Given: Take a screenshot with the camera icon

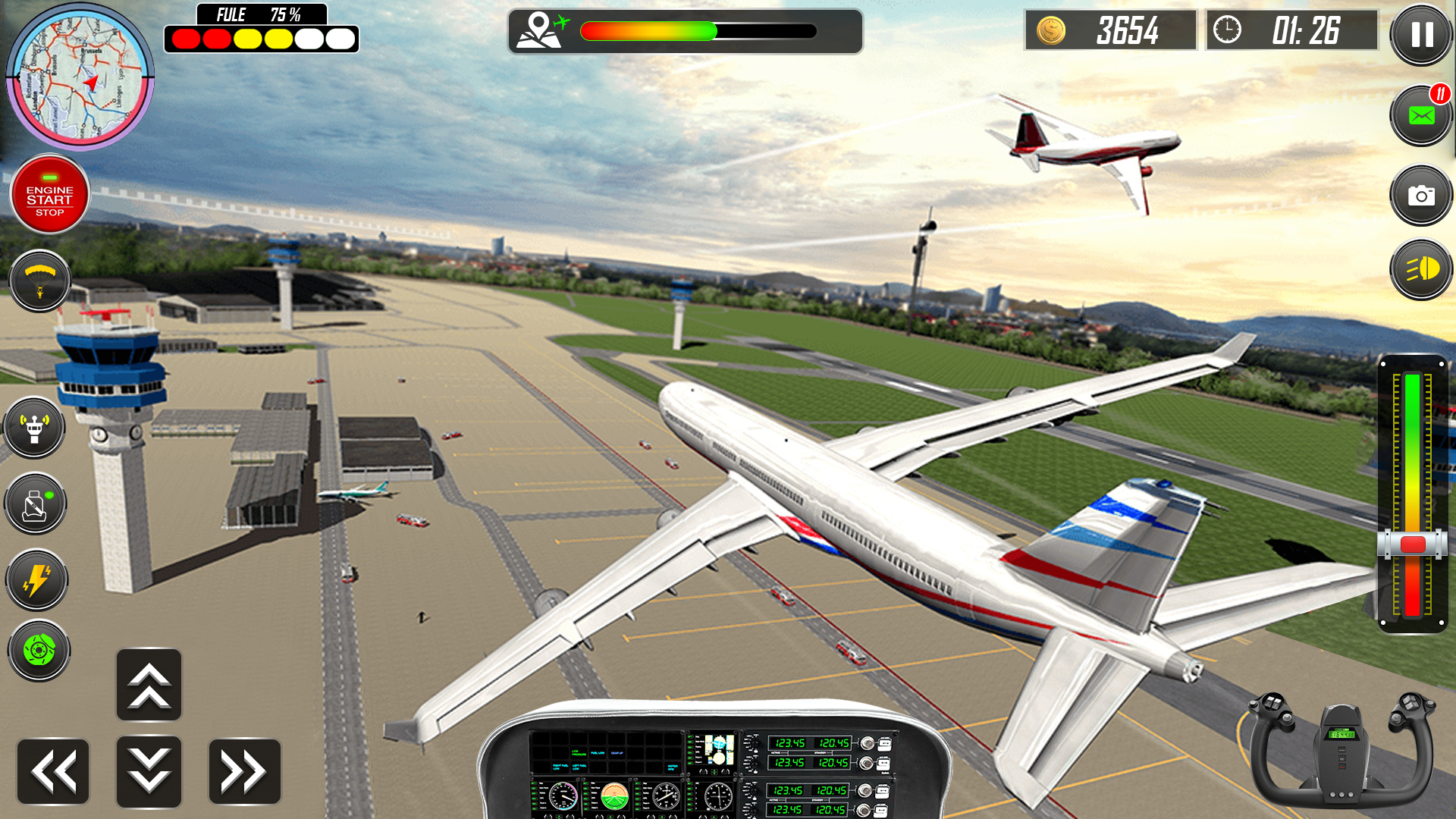Looking at the screenshot, I should tap(1420, 194).
